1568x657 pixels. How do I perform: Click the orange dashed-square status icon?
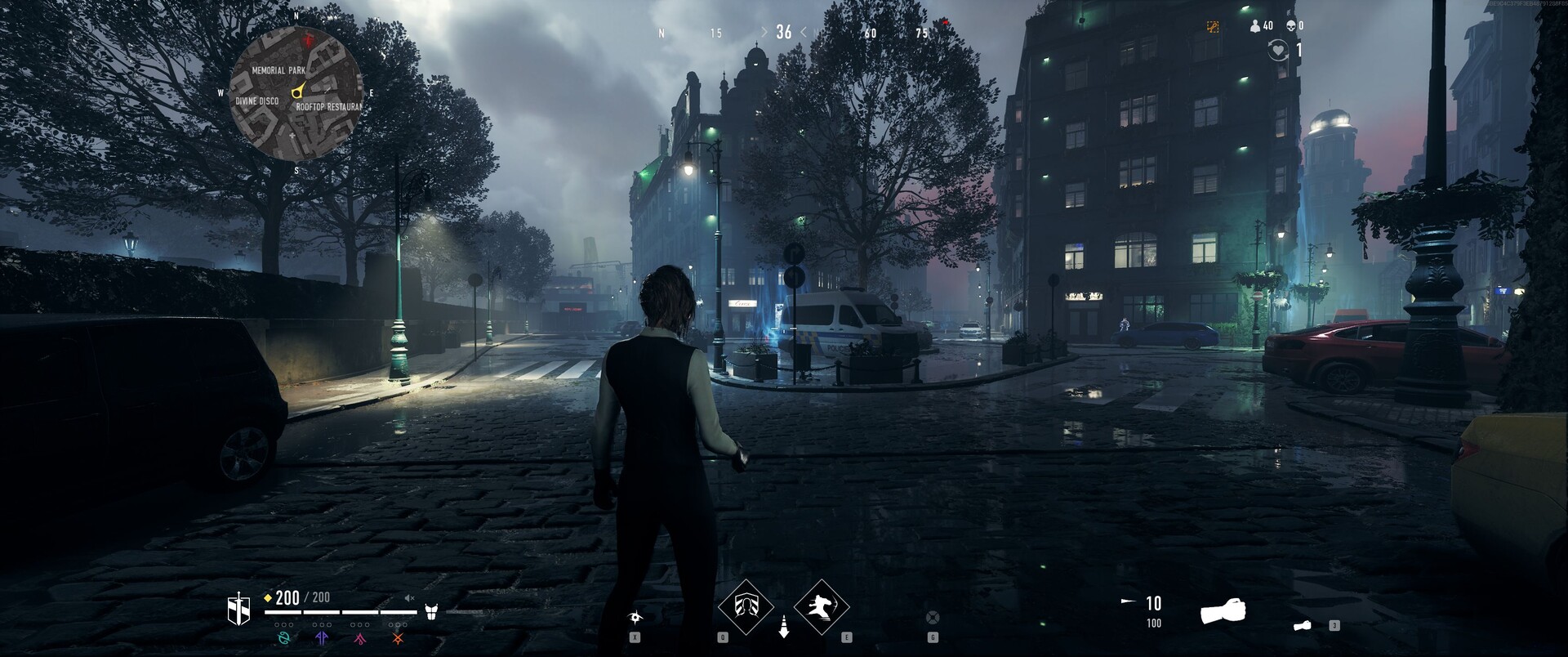[x=1213, y=26]
